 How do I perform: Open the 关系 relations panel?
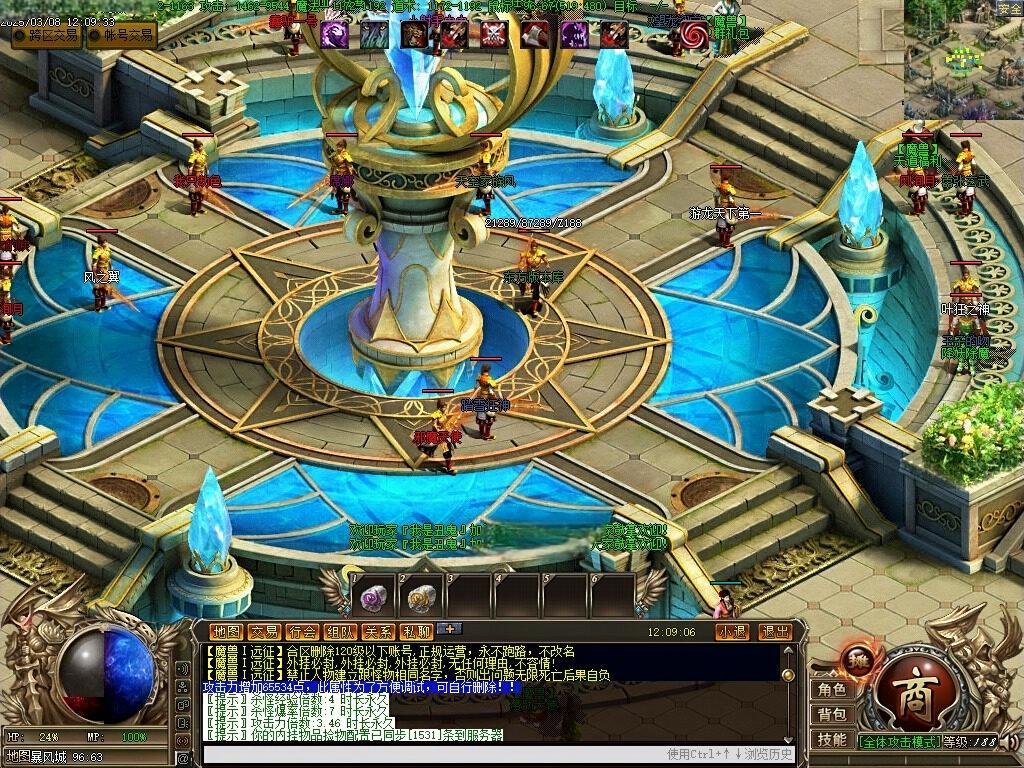[x=378, y=632]
